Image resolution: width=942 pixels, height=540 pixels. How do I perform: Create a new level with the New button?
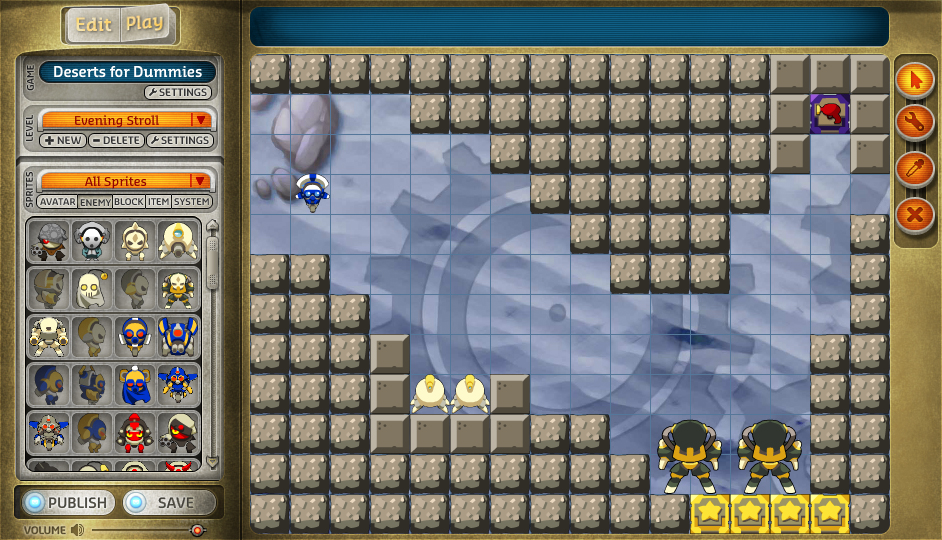pos(63,141)
